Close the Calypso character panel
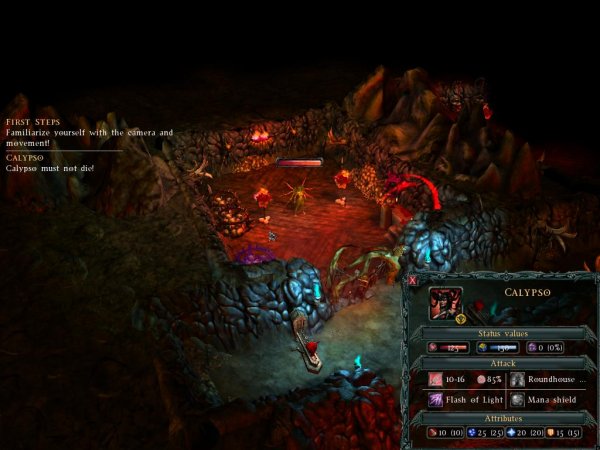The image size is (600, 450). pos(413,281)
